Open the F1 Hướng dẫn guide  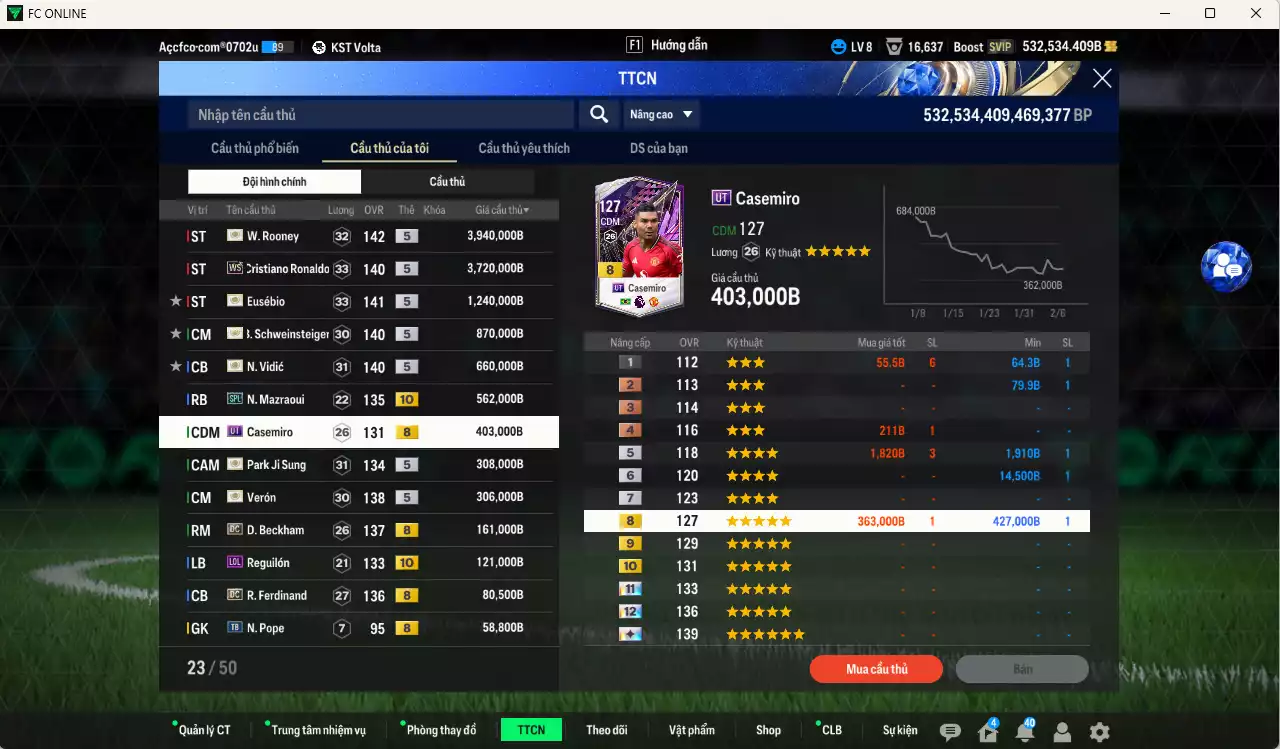(x=666, y=44)
